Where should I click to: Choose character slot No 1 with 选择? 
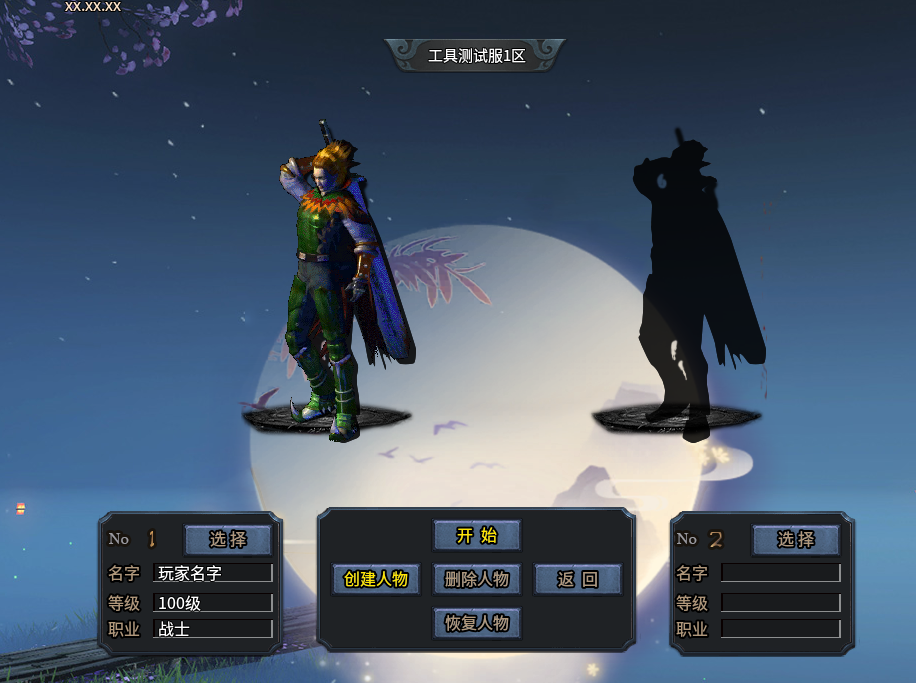tap(228, 539)
